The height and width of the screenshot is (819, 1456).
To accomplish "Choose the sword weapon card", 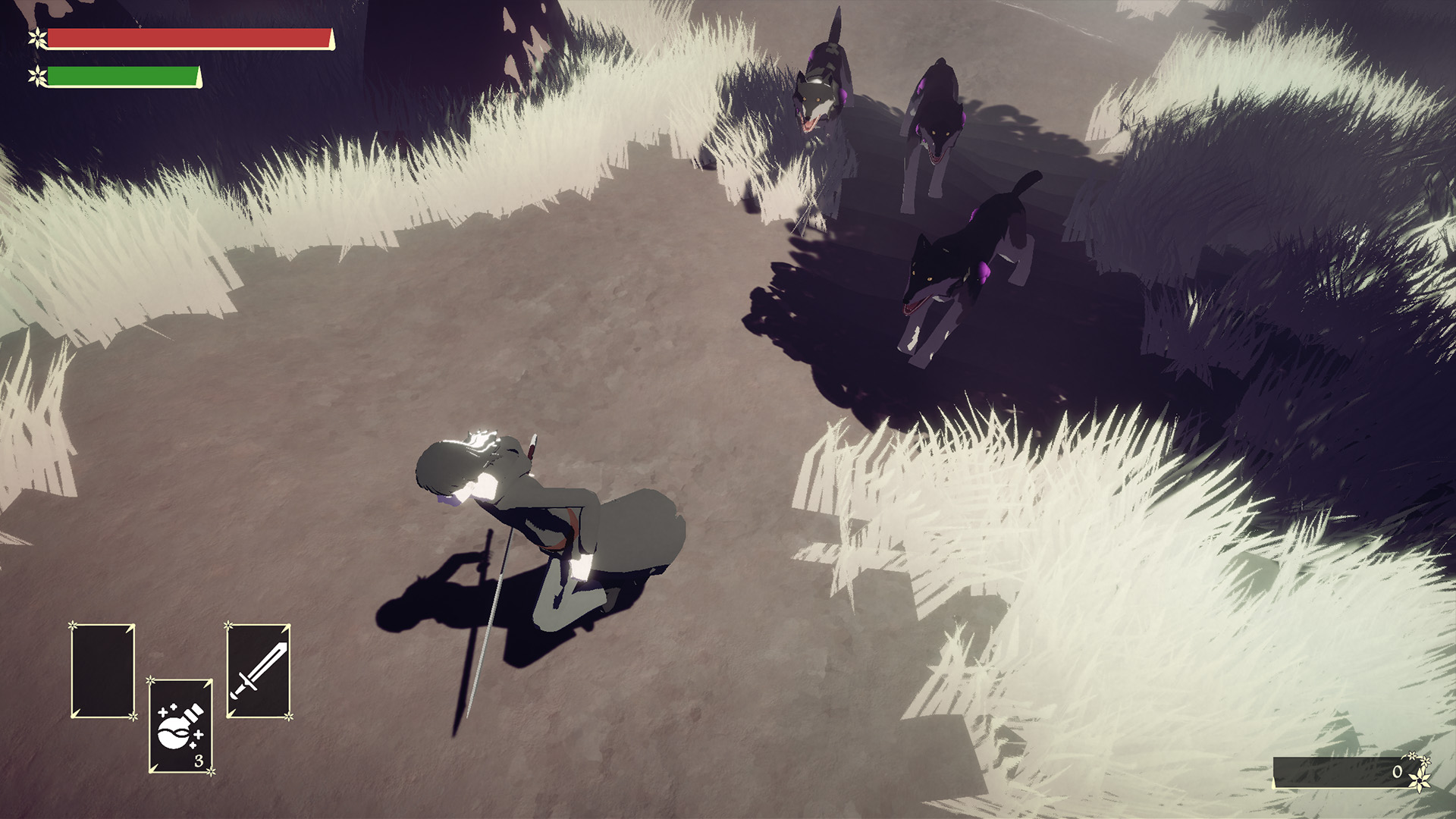I will [x=259, y=670].
